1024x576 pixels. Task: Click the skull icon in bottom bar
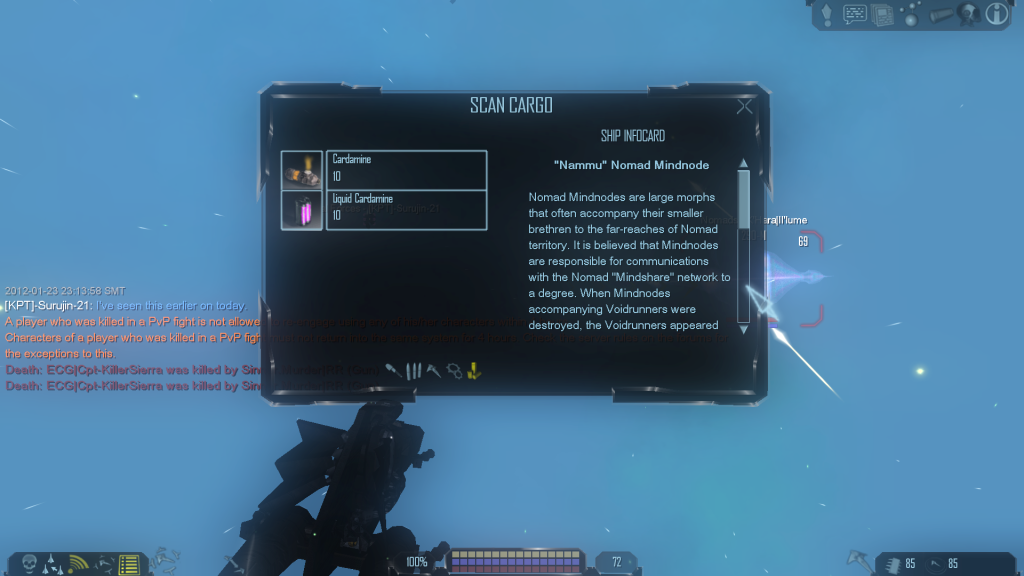point(29,563)
